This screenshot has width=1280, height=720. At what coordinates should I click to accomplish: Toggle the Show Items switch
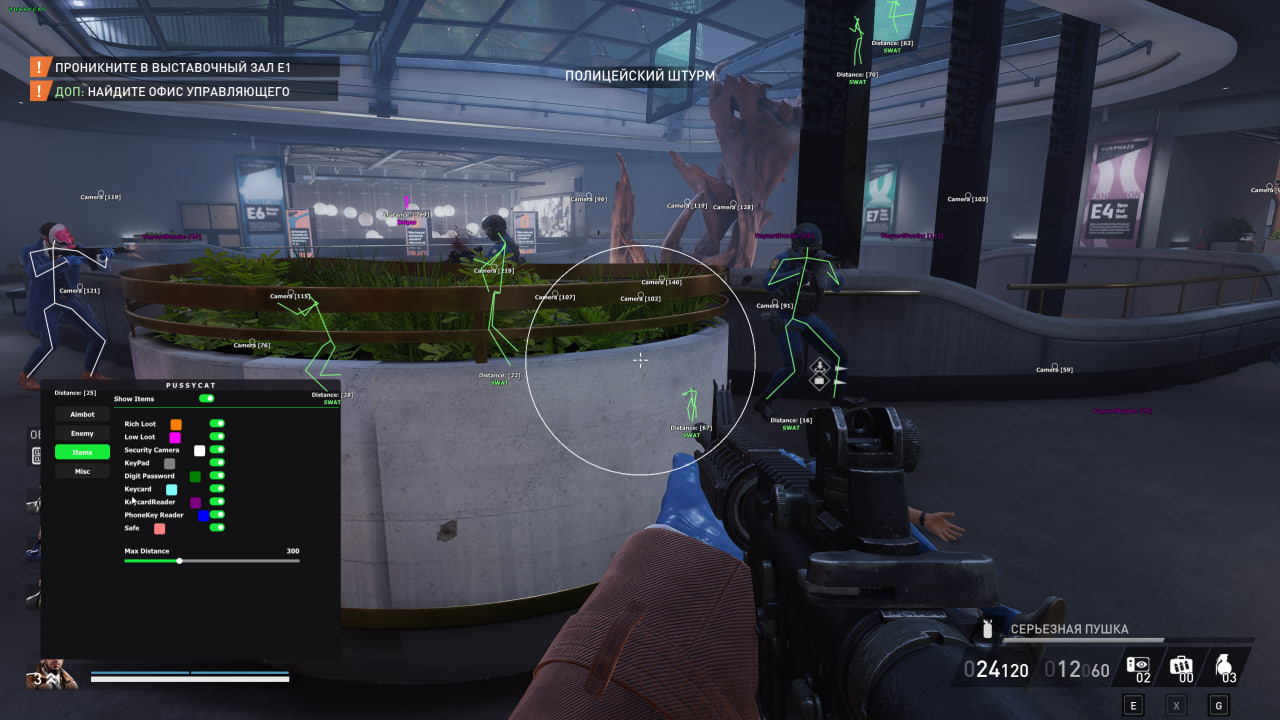tap(207, 398)
